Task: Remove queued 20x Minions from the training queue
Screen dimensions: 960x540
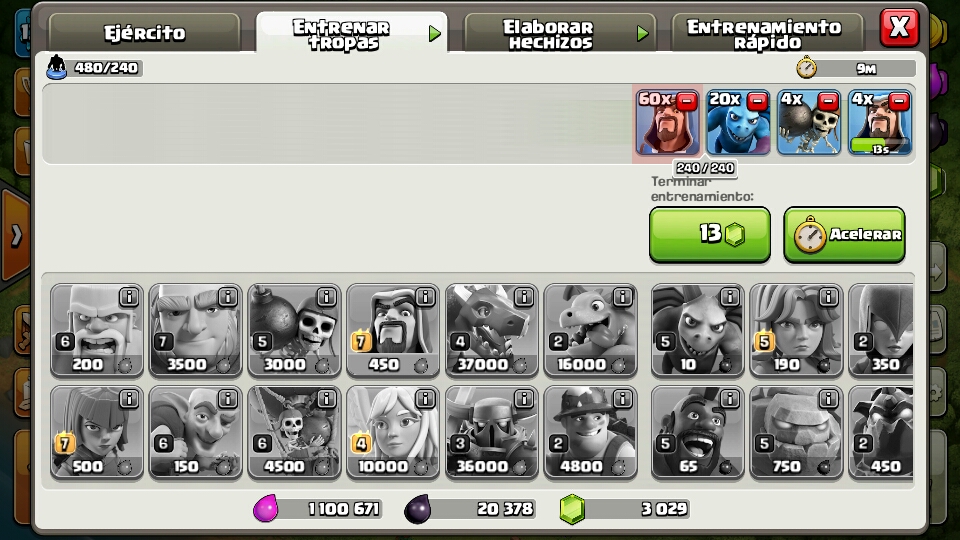Action: (757, 101)
